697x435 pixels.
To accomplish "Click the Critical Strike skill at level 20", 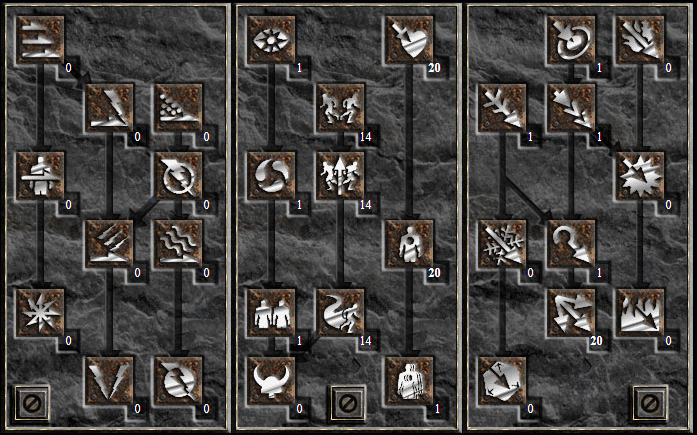I will tap(409, 40).
